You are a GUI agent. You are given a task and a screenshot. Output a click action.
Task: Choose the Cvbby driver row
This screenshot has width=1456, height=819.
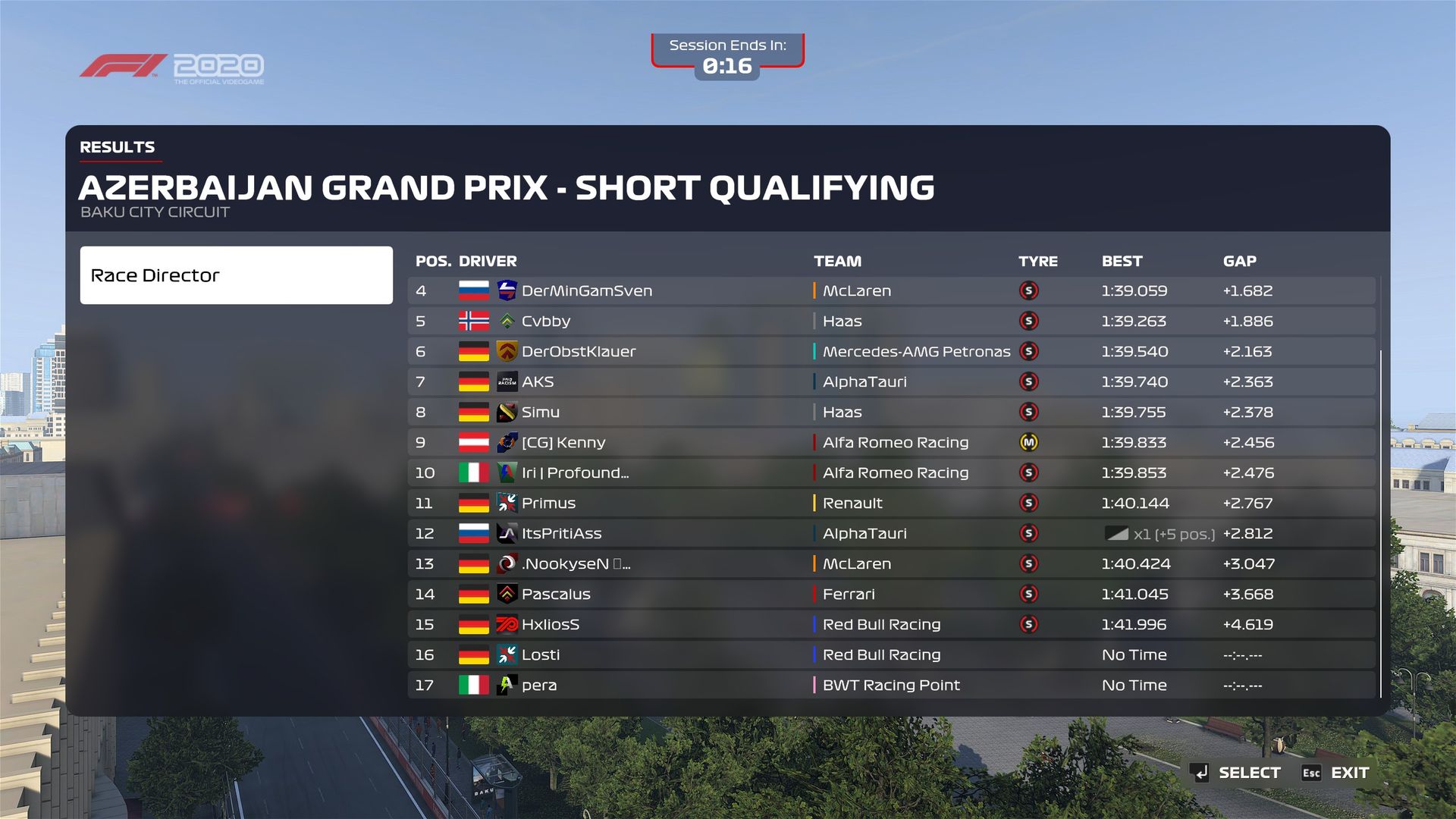pyautogui.click(x=891, y=322)
